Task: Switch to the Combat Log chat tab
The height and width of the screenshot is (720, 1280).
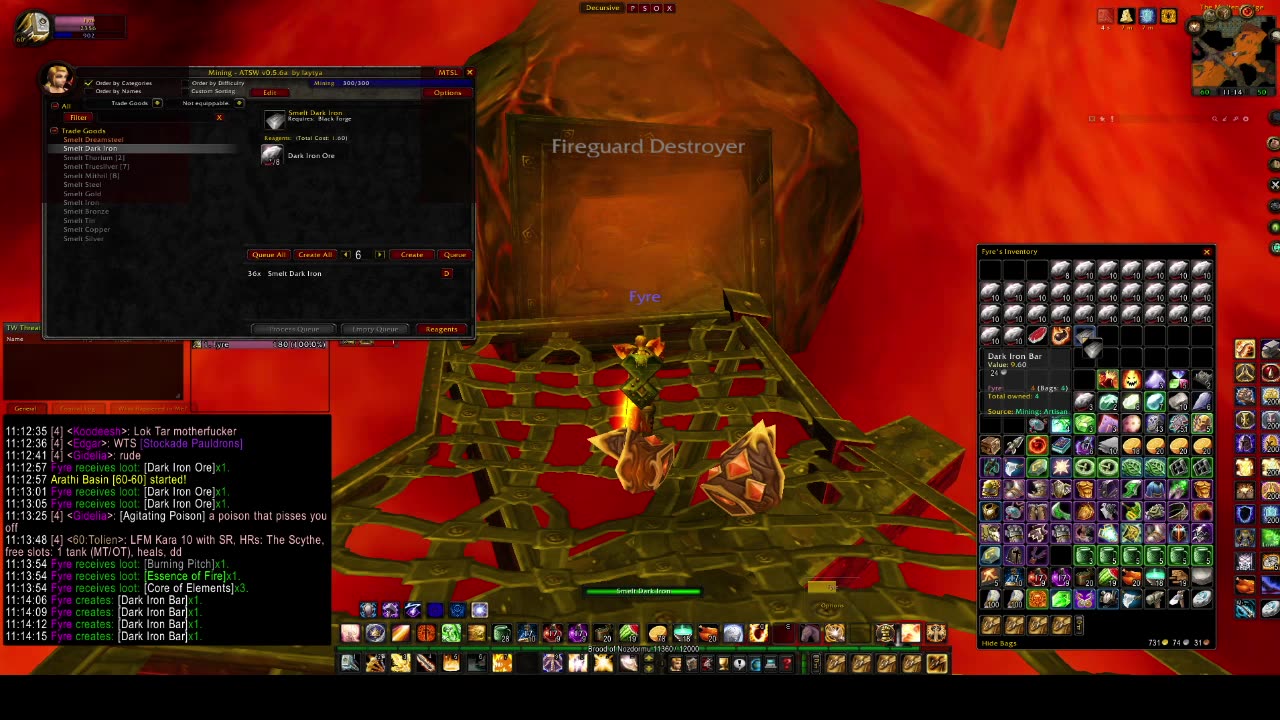Action: click(x=77, y=410)
